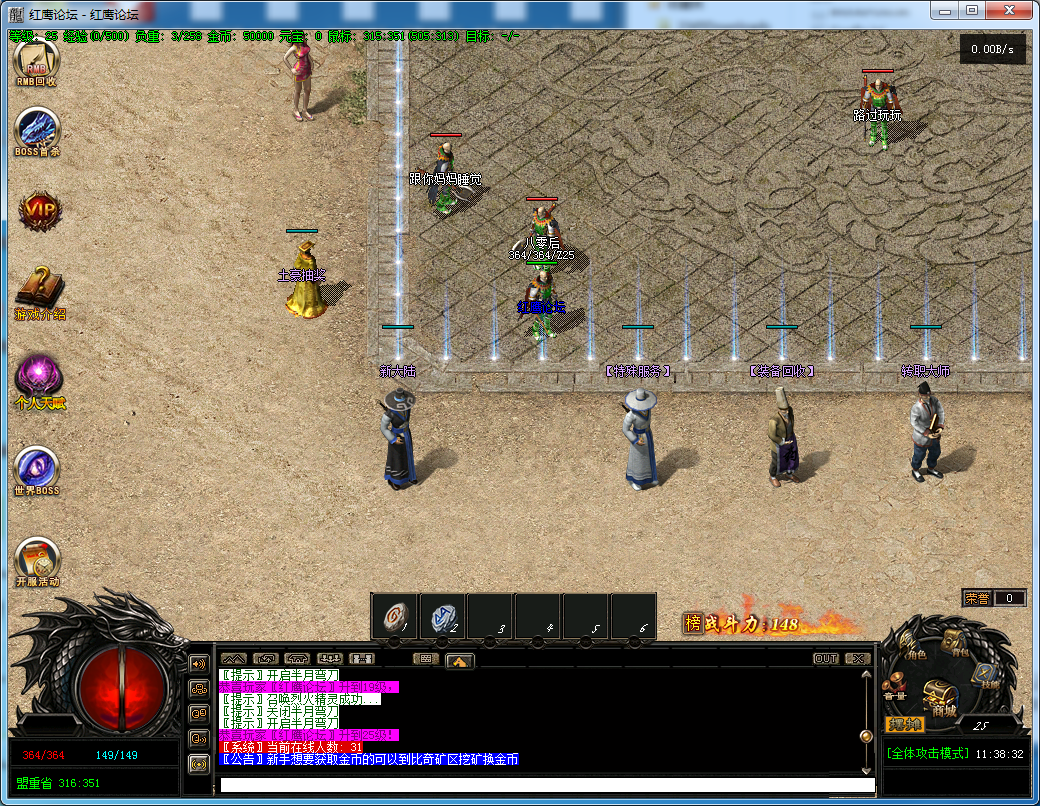
Task: Open the BOSS首杀 icon
Action: click(38, 131)
